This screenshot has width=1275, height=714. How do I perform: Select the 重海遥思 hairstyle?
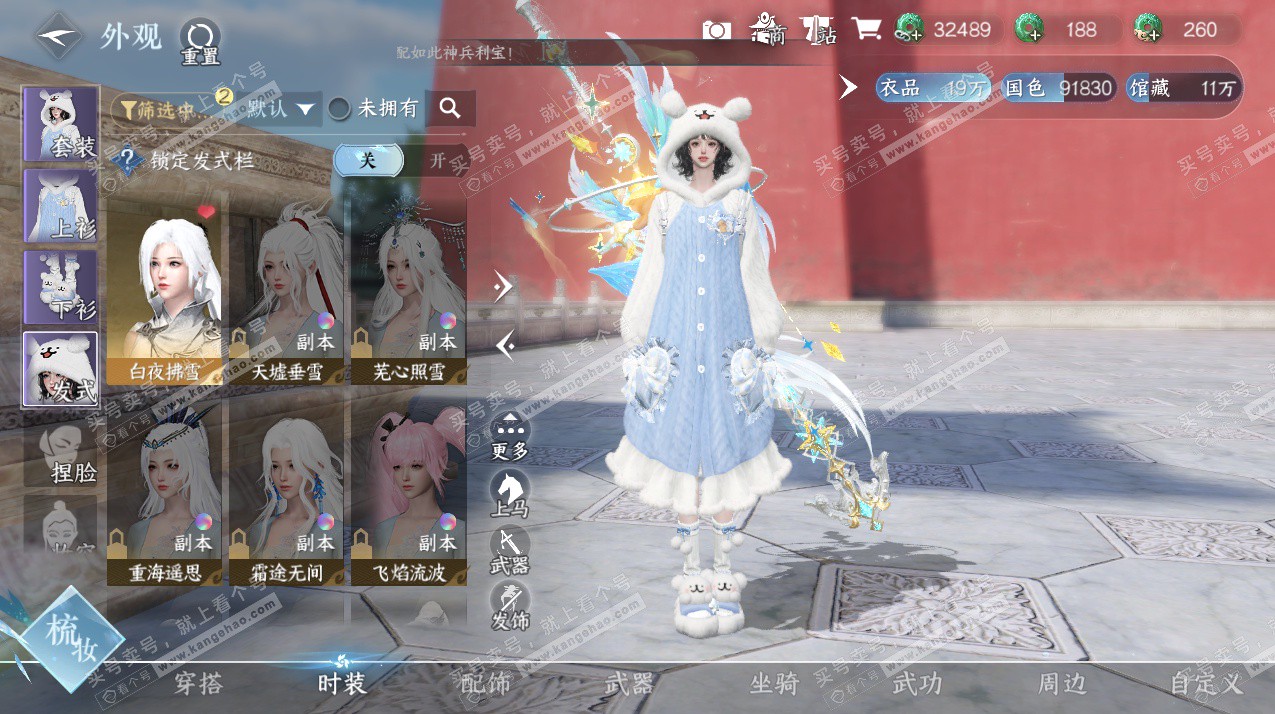pos(165,490)
